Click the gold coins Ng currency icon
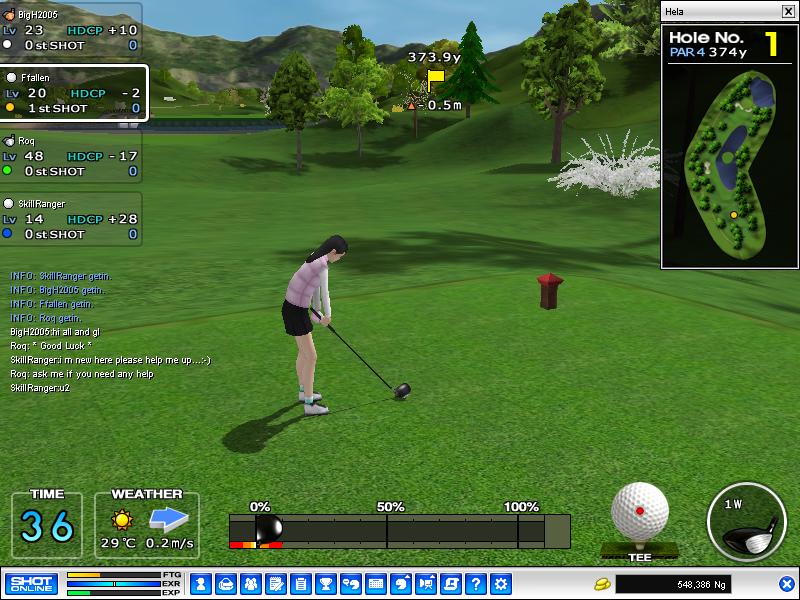 pos(602,583)
